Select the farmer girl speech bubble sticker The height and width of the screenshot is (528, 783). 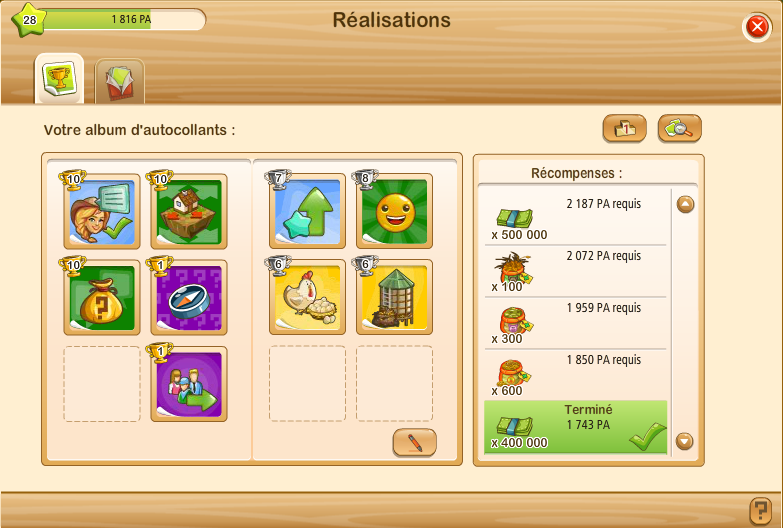point(102,211)
